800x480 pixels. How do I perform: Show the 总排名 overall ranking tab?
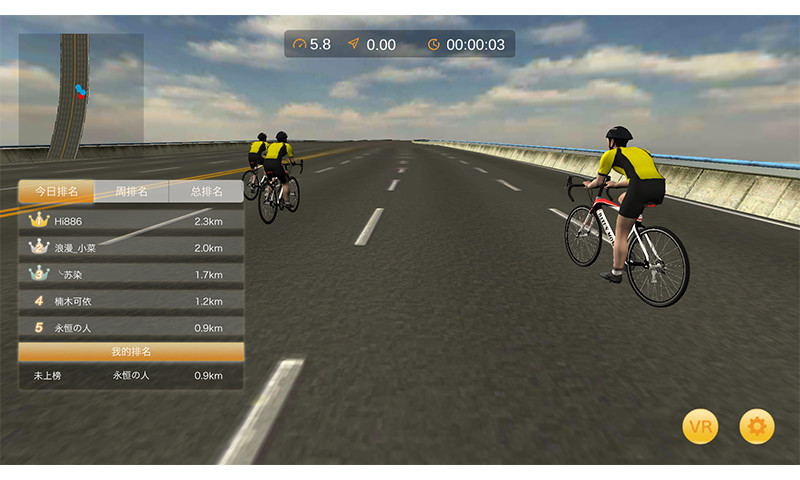(x=206, y=191)
